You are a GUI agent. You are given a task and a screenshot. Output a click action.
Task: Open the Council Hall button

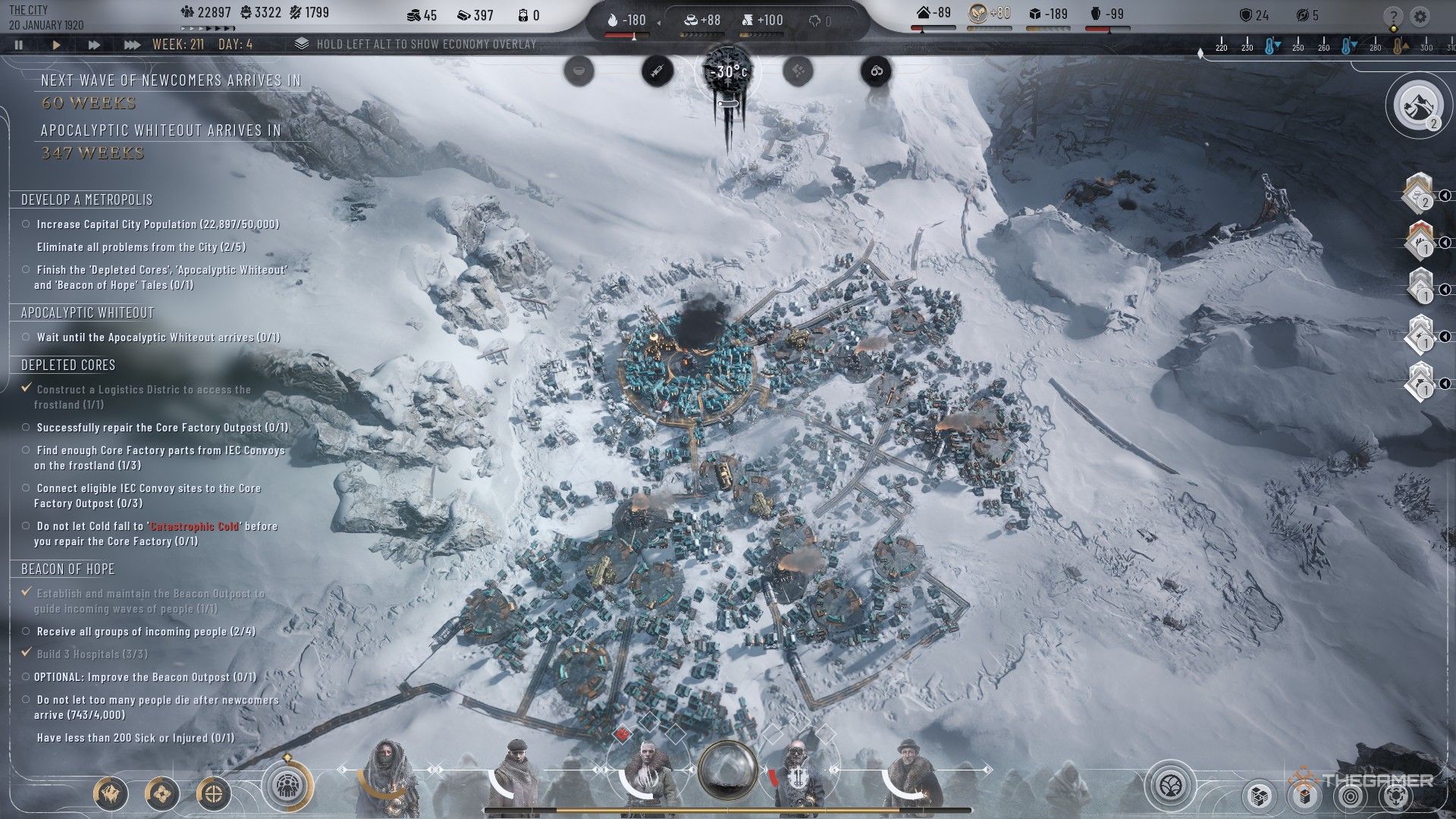[287, 784]
